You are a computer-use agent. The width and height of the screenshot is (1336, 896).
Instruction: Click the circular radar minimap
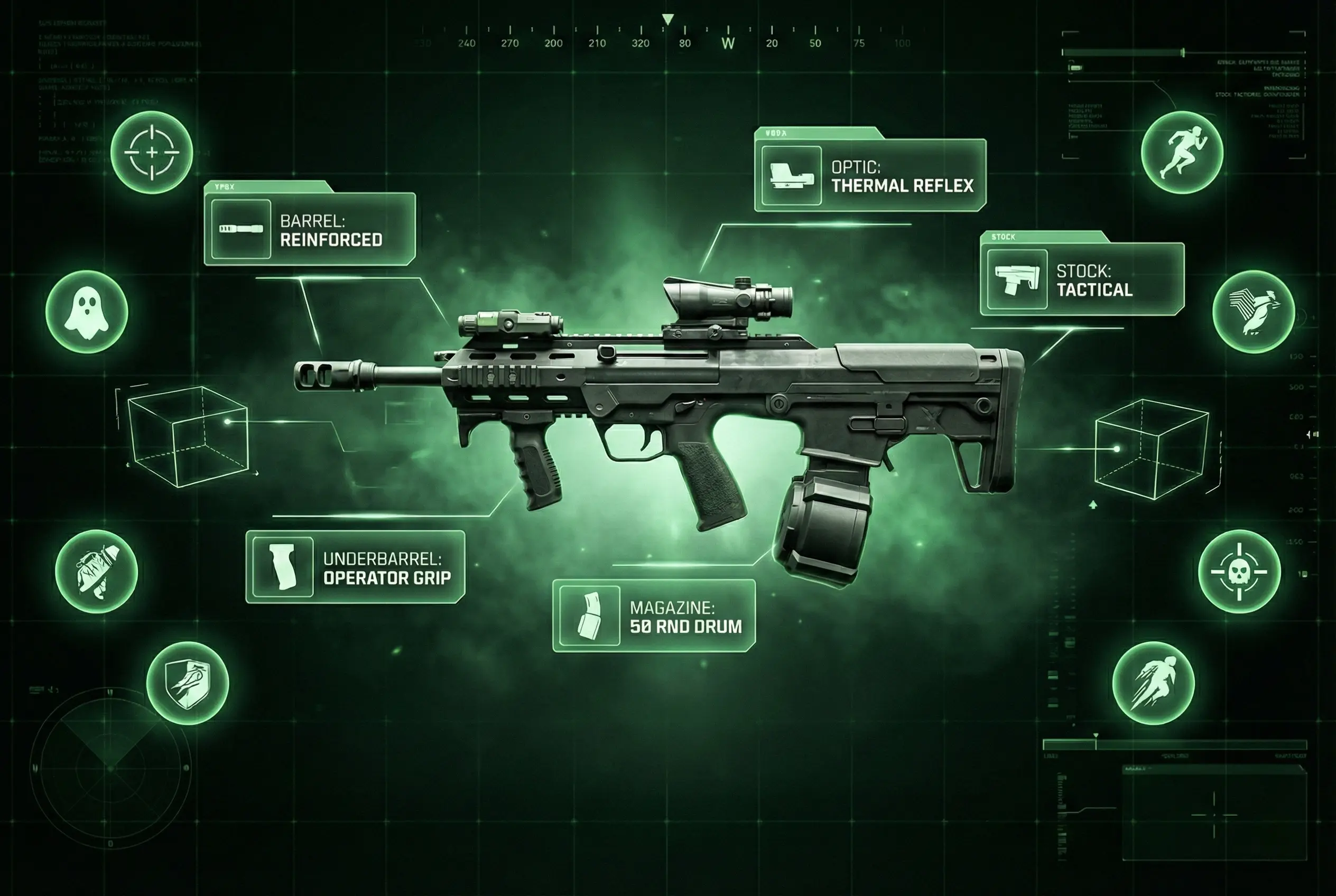click(x=110, y=769)
